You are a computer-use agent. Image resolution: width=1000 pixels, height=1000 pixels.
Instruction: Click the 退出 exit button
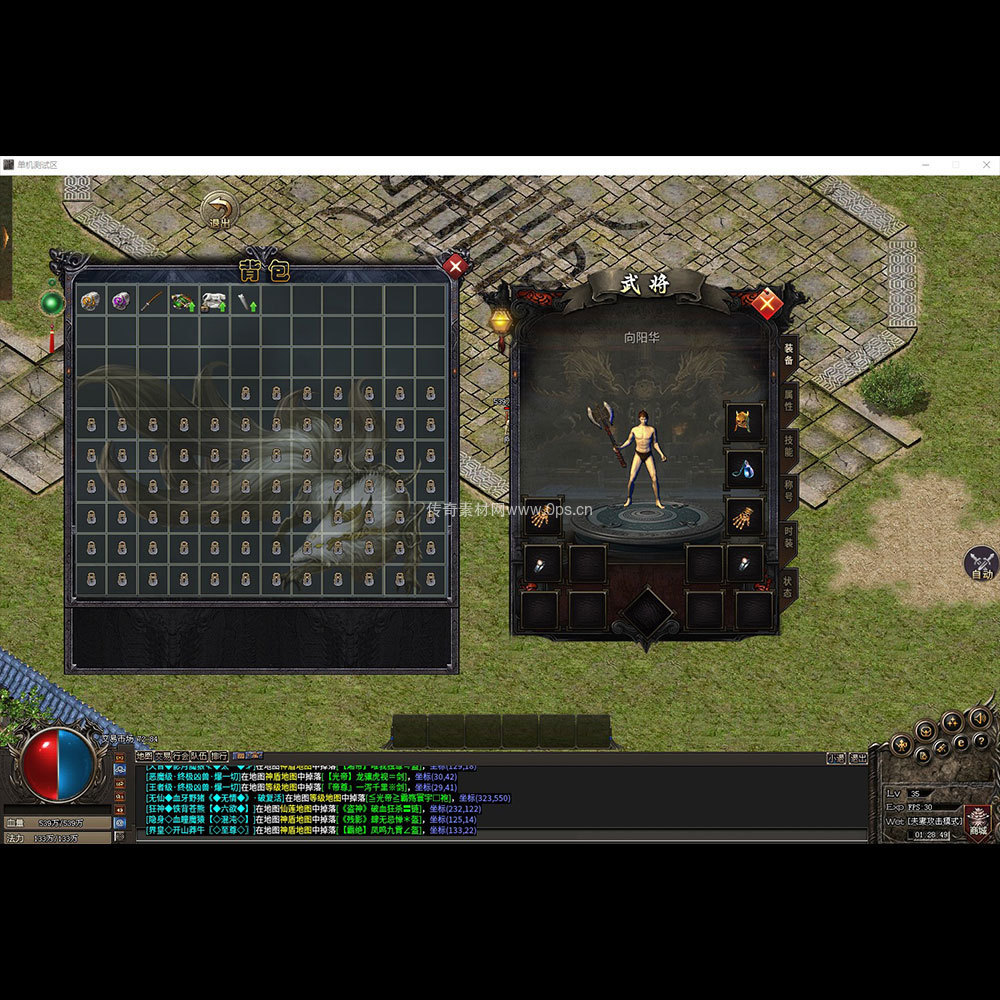click(219, 211)
